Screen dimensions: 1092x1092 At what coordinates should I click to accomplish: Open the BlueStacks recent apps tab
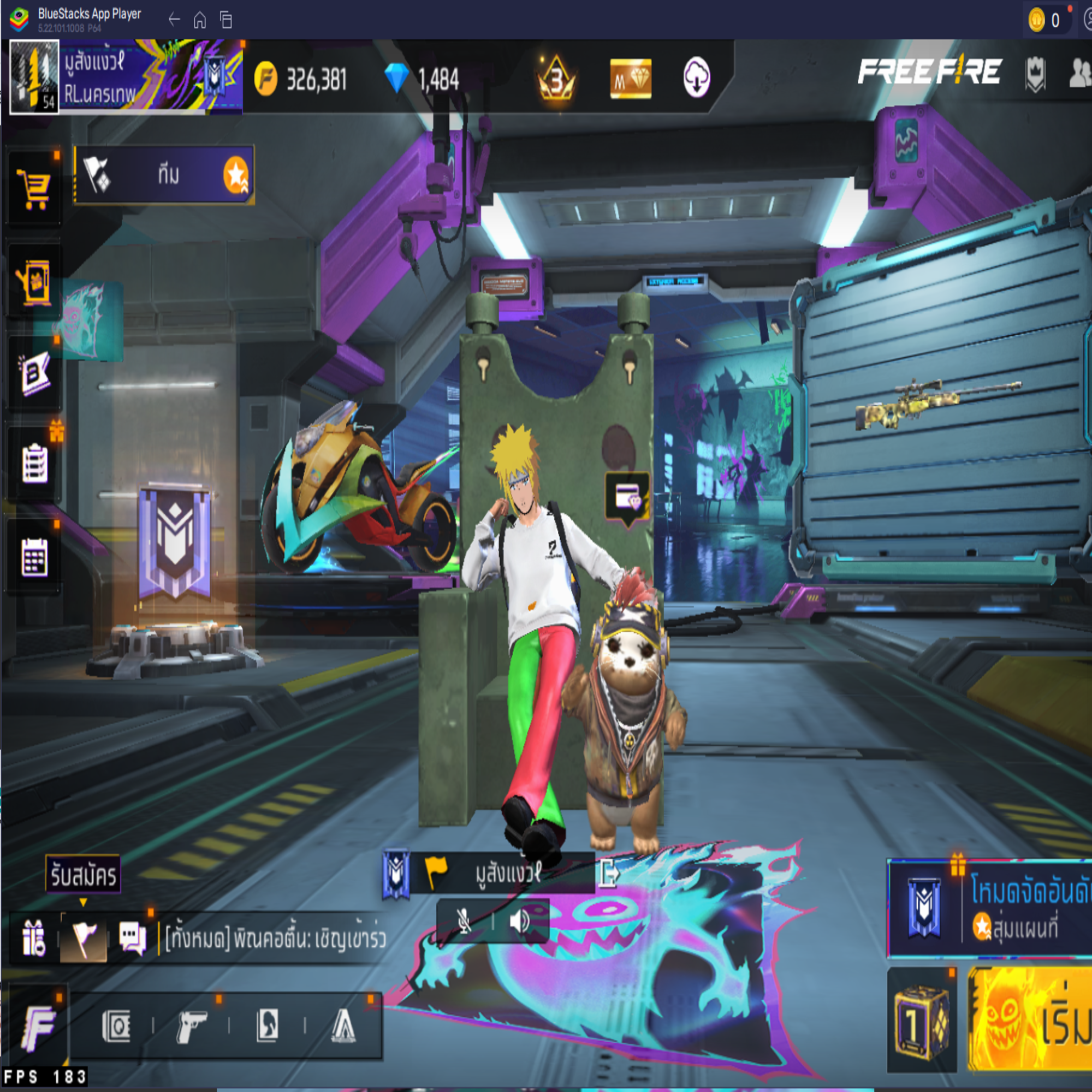click(226, 20)
